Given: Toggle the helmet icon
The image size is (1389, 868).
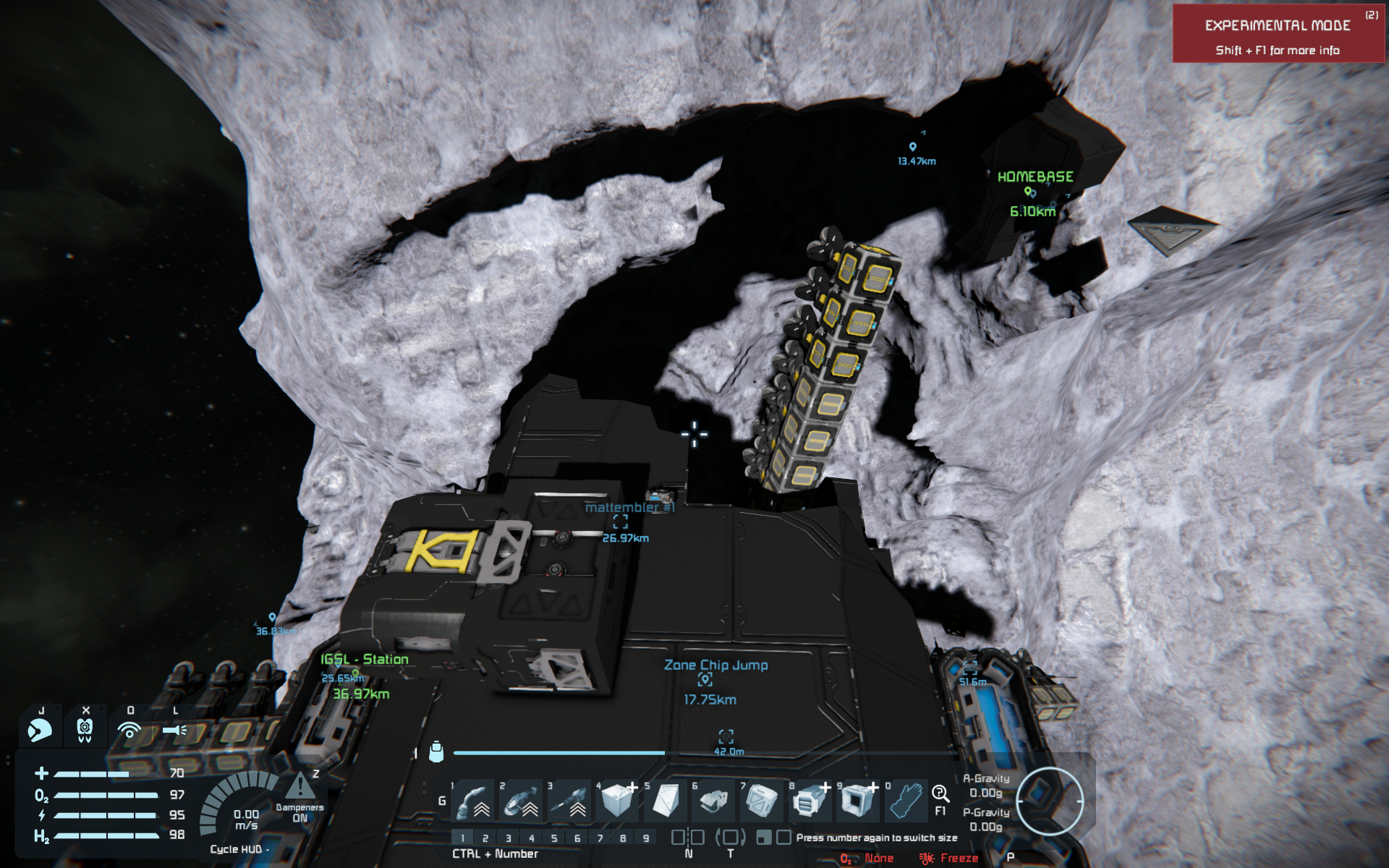Looking at the screenshot, I should (40, 730).
